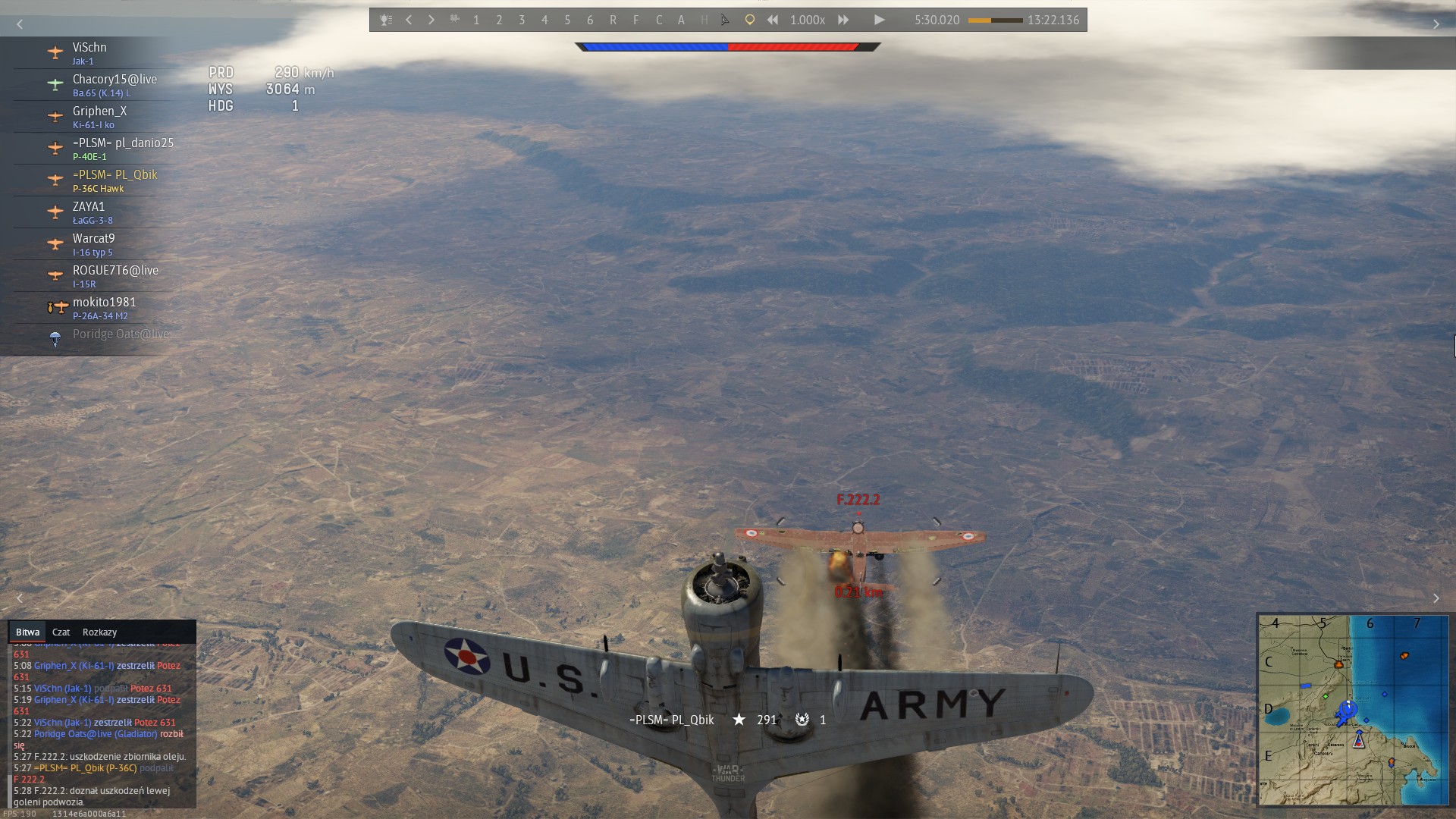This screenshot has width=1456, height=819.
Task: Spectate player ViSchn in the list
Action: coord(89,53)
